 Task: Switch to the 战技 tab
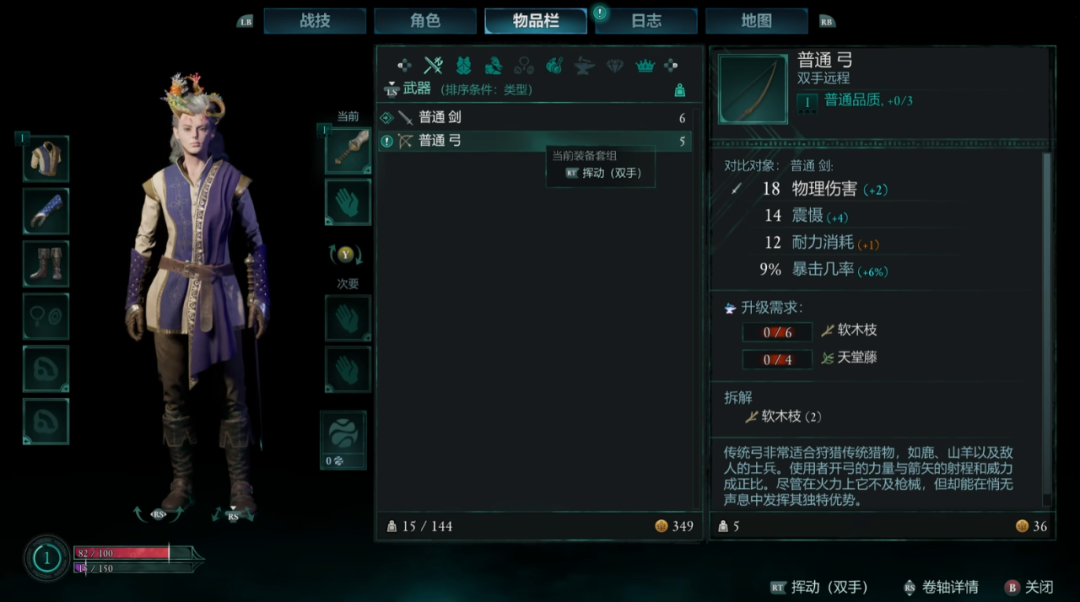(315, 21)
